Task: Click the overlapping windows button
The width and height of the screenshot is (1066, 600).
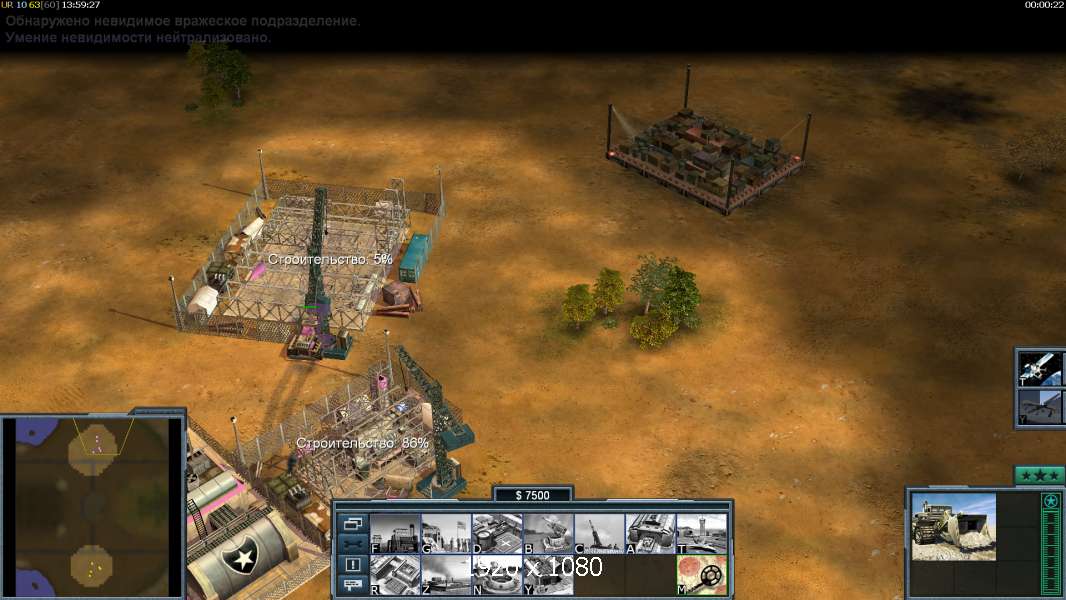Action: (353, 524)
